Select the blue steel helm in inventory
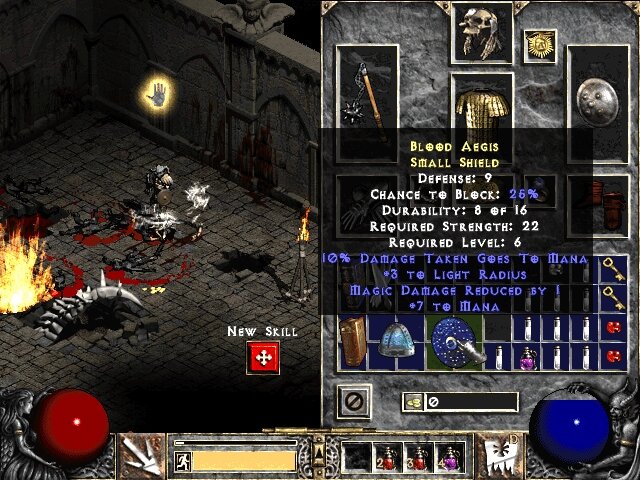This screenshot has width=640, height=480. [396, 343]
